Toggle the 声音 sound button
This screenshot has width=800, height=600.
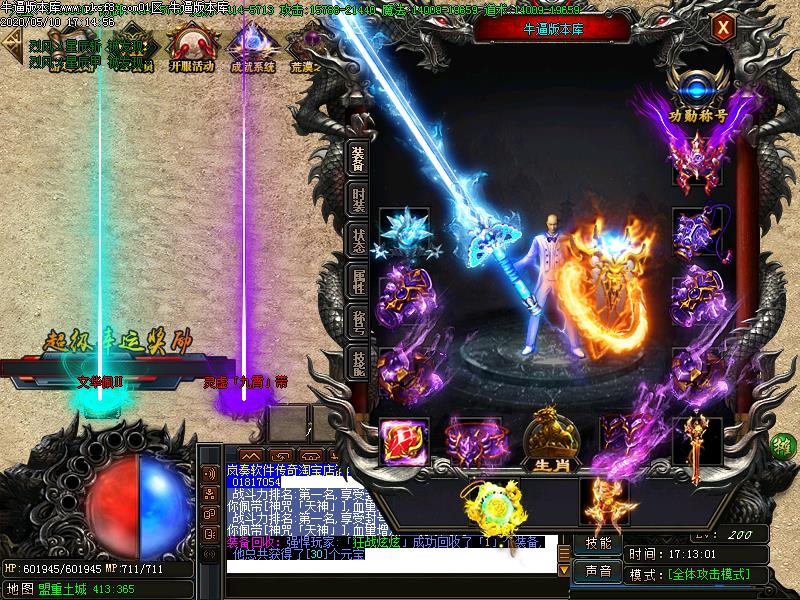point(599,571)
